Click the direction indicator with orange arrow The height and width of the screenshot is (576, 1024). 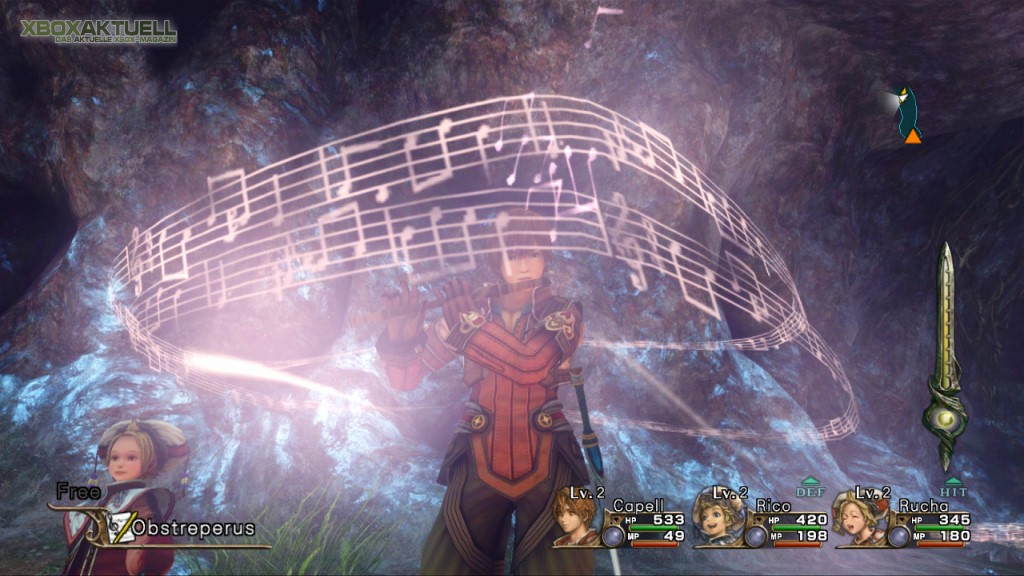click(x=909, y=115)
